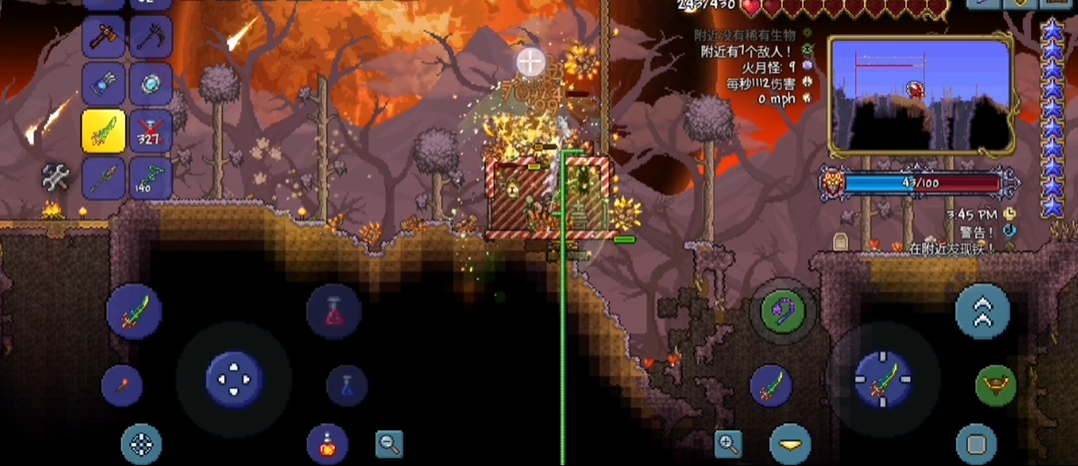Activate the grappling hook button

point(783,312)
